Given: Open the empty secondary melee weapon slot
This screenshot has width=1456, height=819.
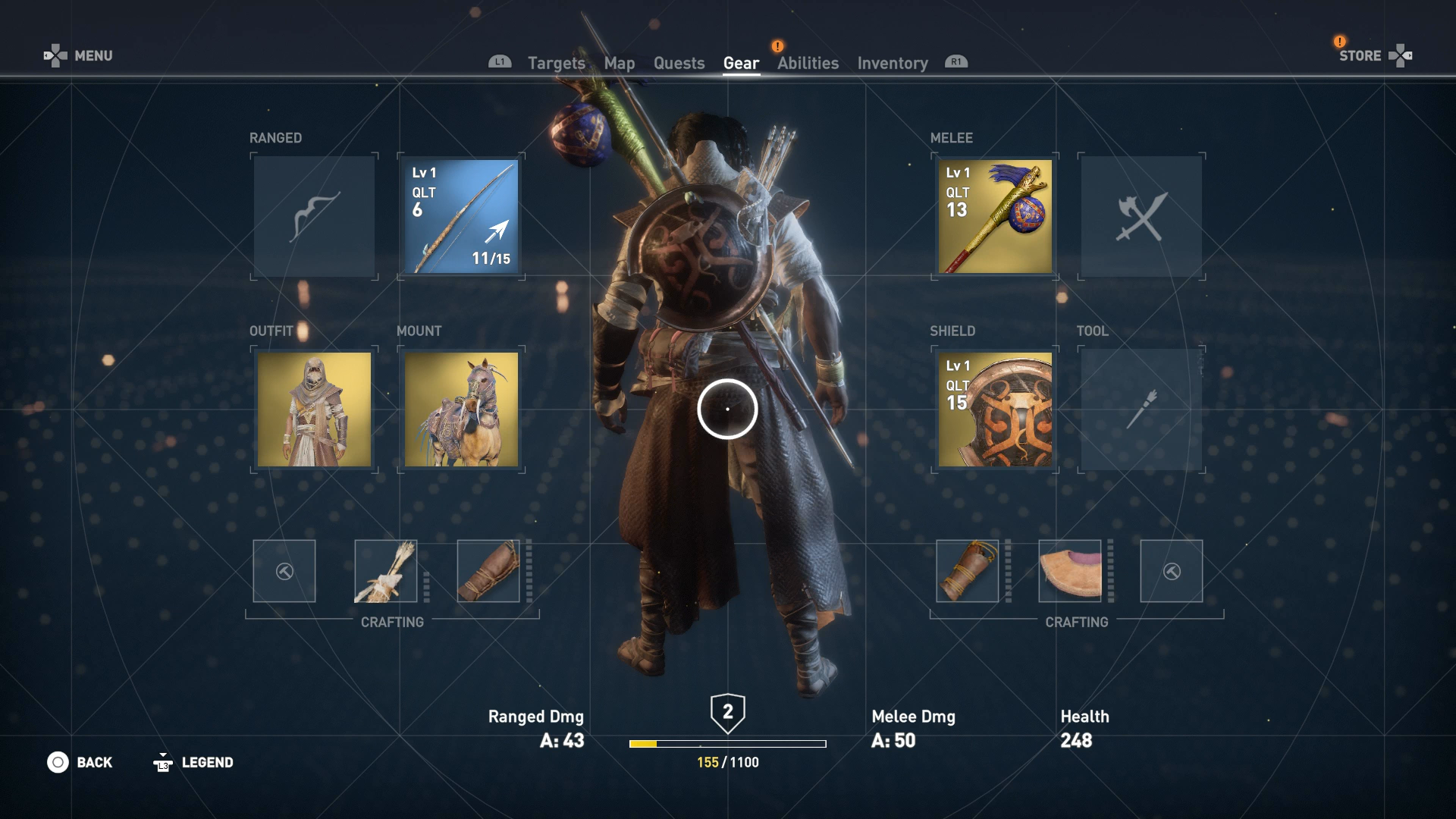Looking at the screenshot, I should [x=1141, y=217].
